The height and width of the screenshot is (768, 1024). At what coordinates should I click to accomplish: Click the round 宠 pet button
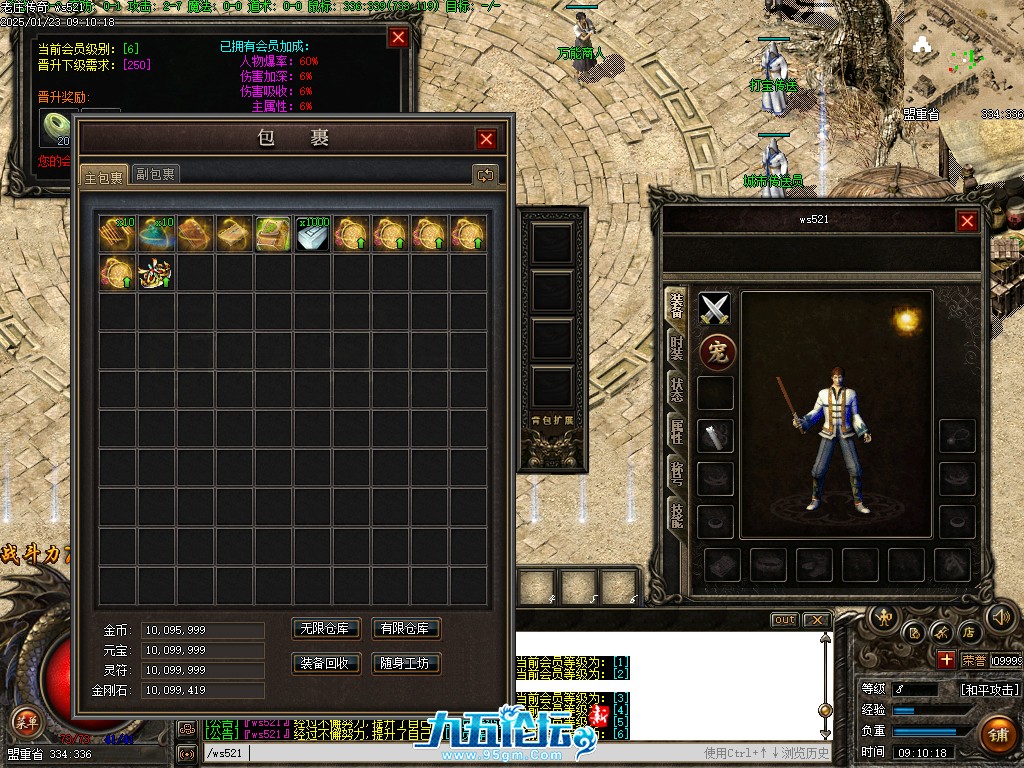pos(716,351)
